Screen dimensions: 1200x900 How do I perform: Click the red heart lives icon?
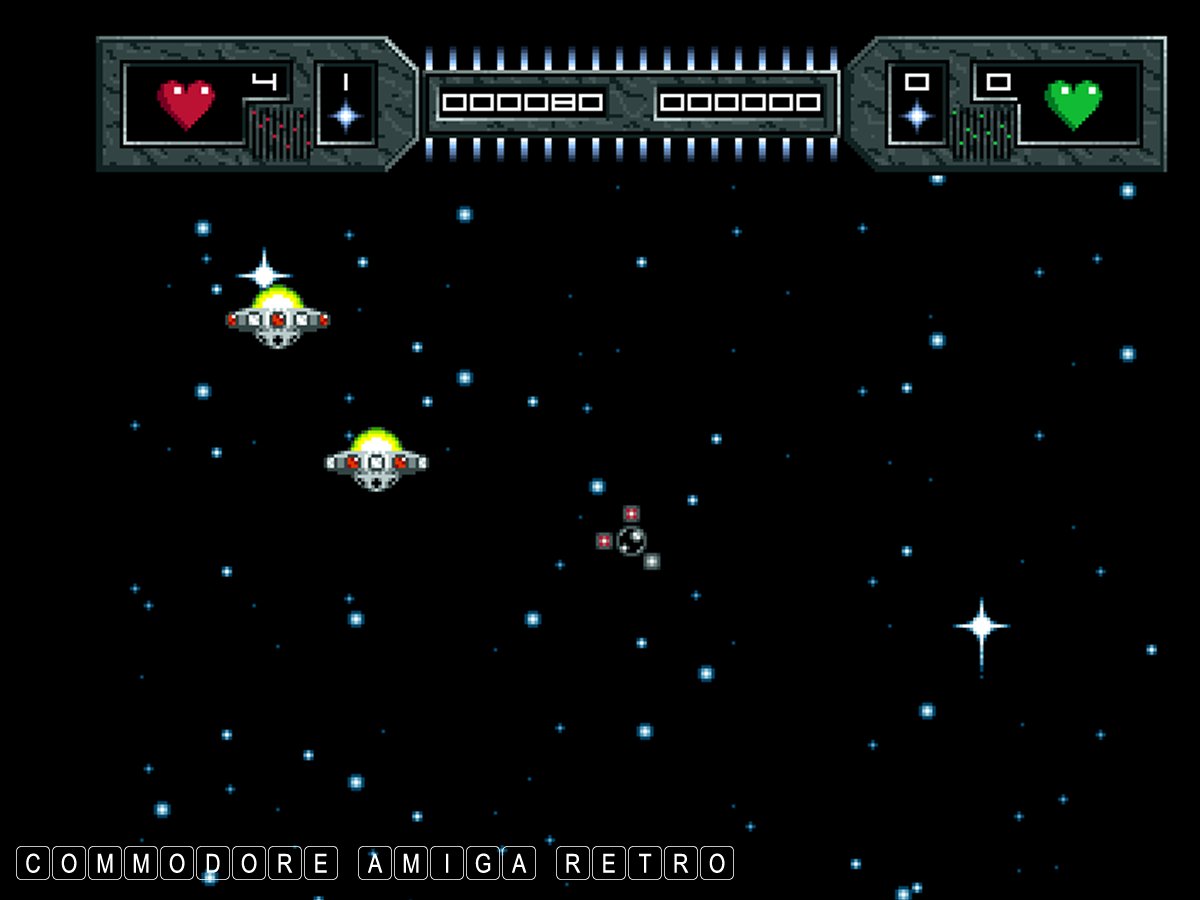186,103
